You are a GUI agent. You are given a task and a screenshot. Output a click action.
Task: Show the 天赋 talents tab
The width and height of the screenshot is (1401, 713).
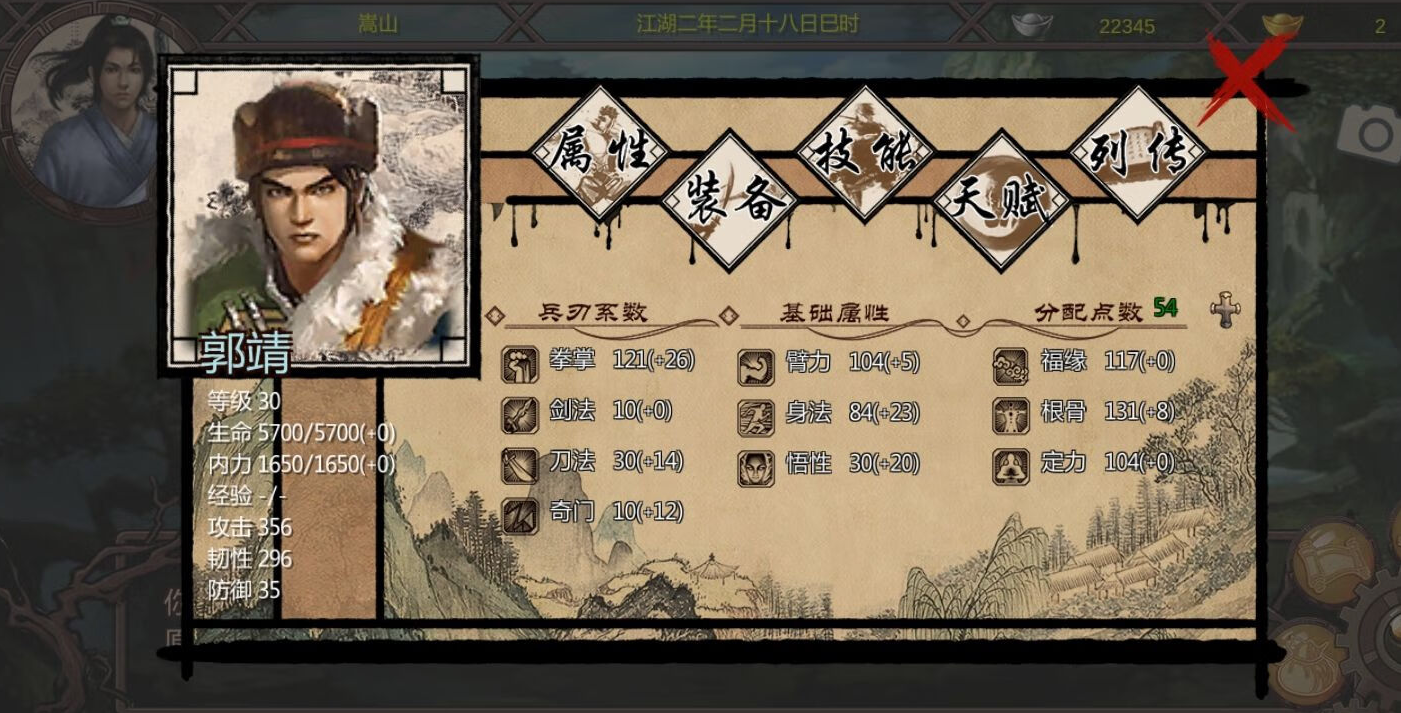point(1000,201)
